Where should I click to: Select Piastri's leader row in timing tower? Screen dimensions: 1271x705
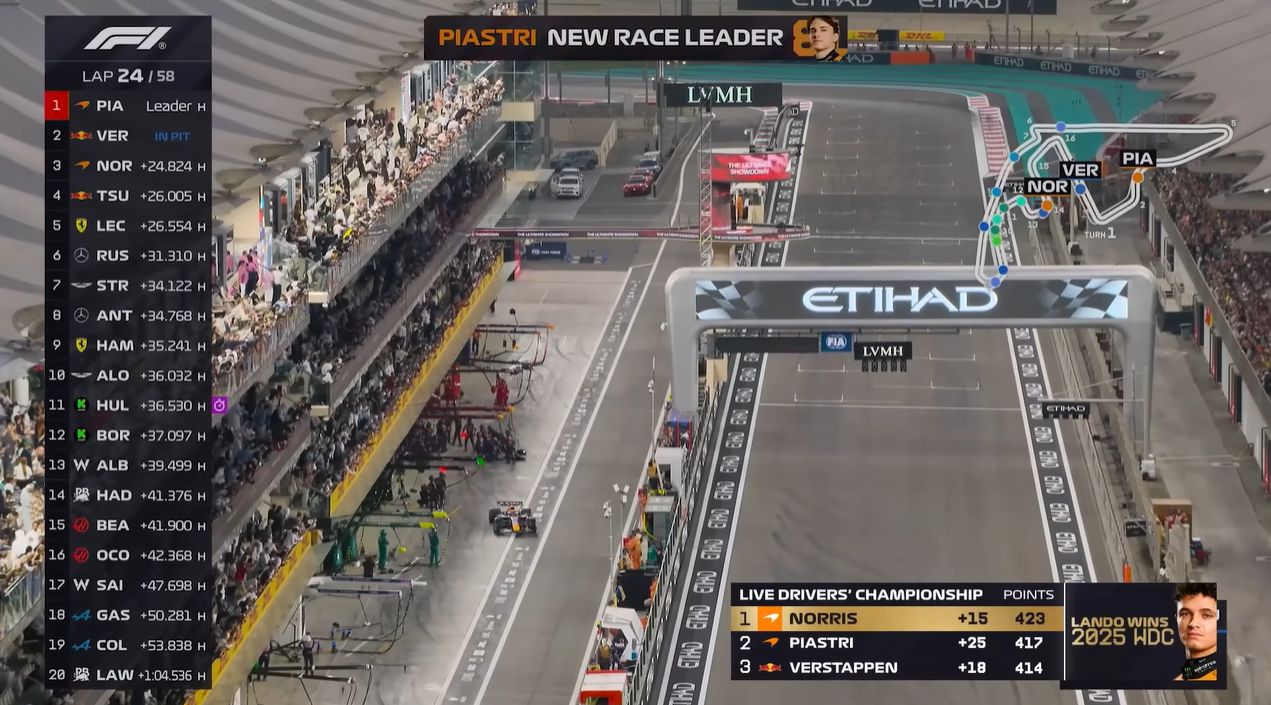[x=127, y=105]
